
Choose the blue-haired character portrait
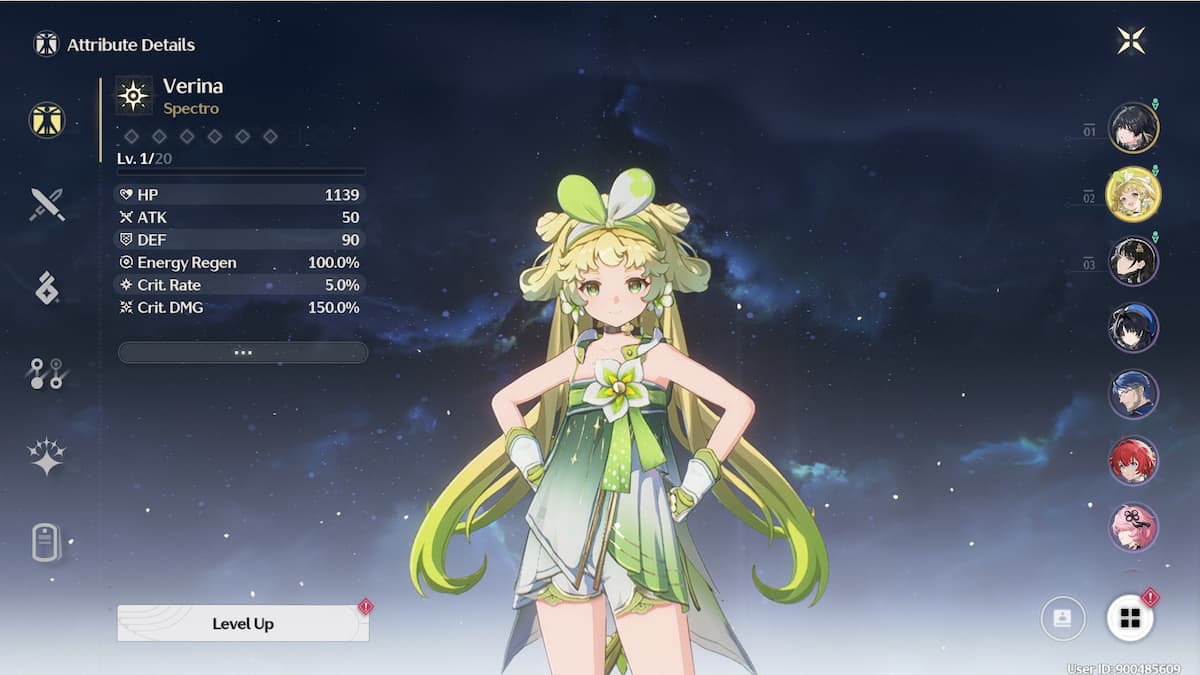(x=1133, y=394)
